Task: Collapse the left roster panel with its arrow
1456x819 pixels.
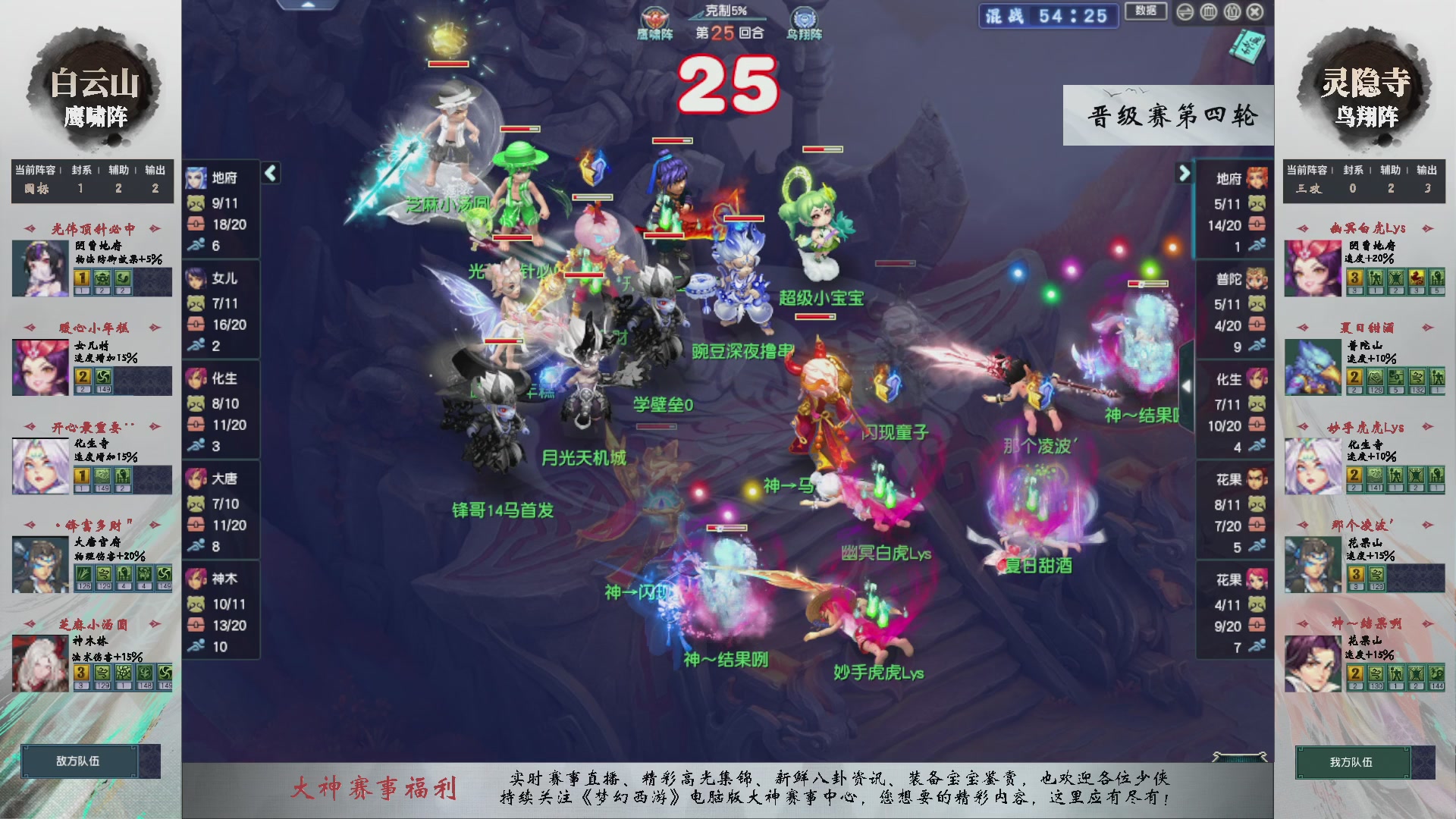Action: [x=269, y=172]
